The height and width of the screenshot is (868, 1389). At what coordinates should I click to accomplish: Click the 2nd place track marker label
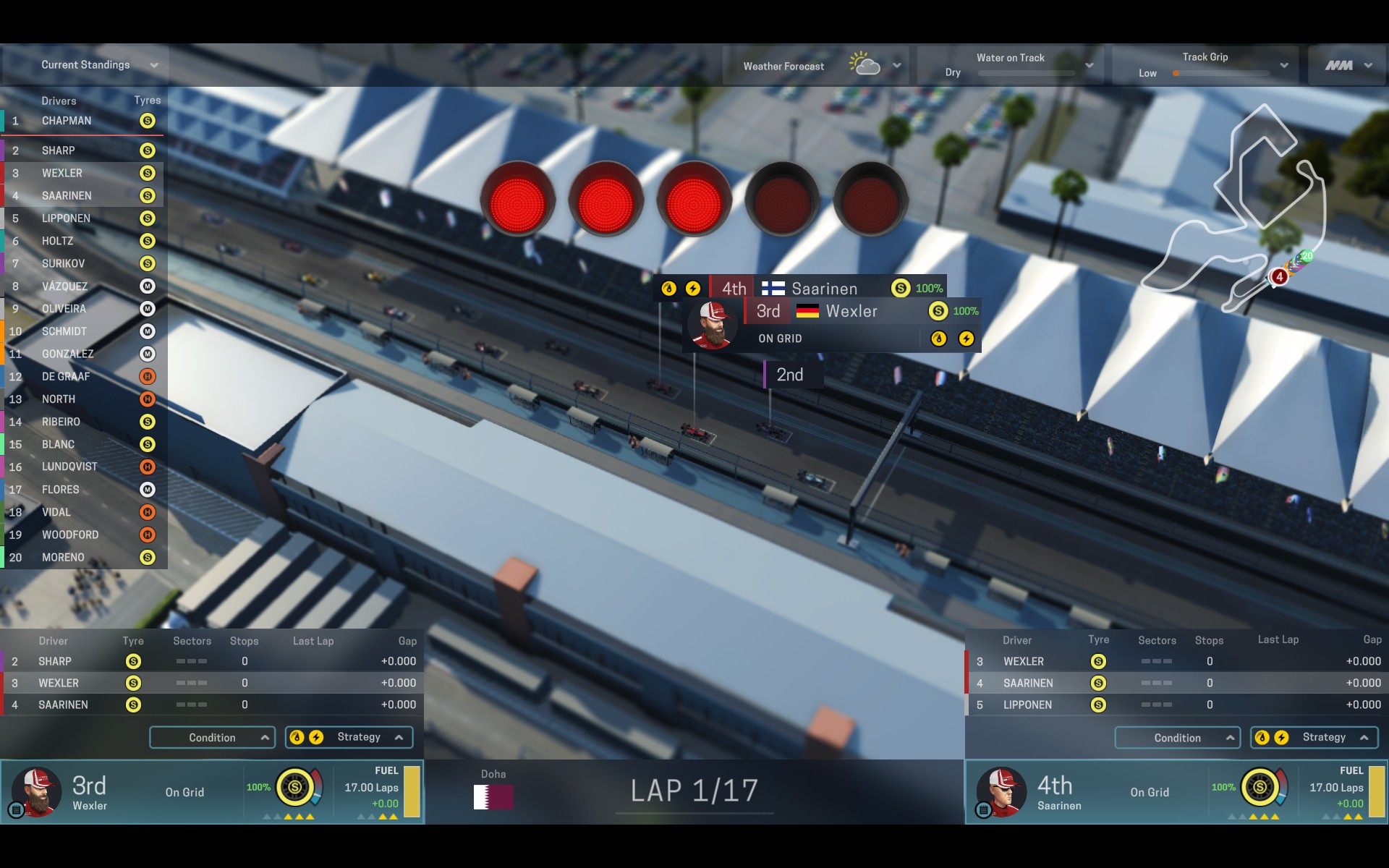790,375
